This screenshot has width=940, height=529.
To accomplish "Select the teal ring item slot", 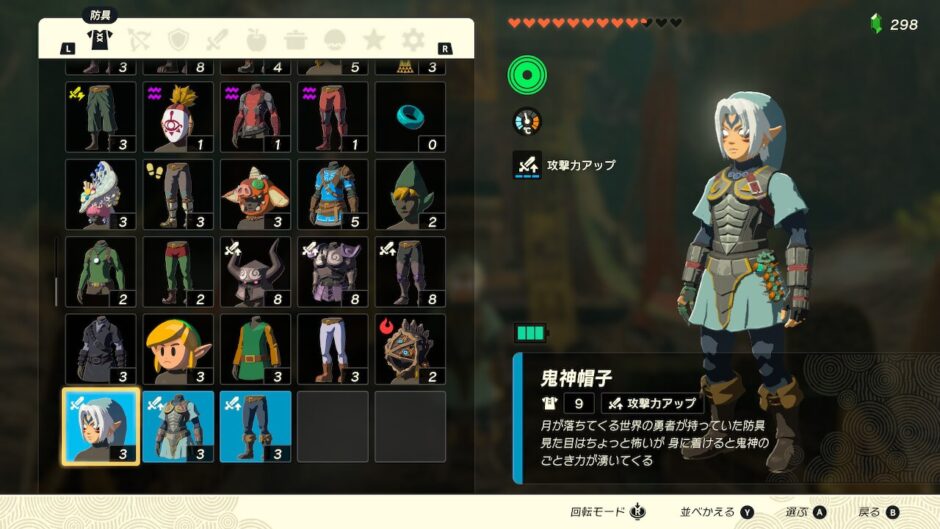I will coord(410,117).
